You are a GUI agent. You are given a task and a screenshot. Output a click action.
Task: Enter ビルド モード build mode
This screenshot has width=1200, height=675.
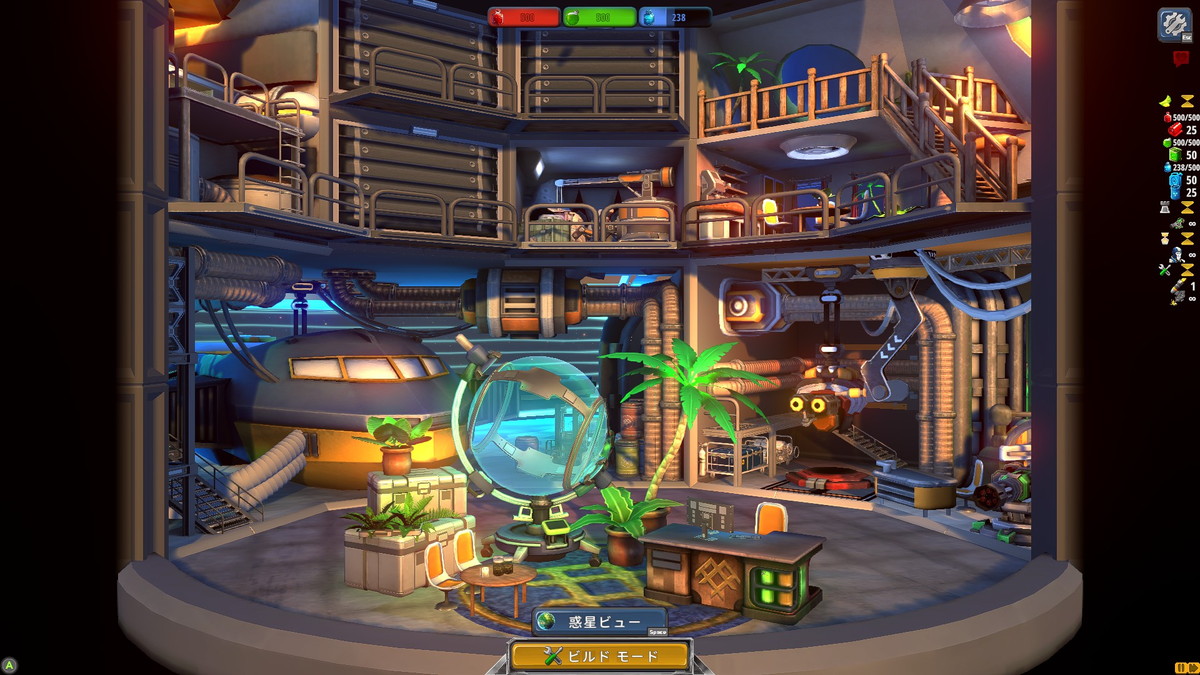(600, 656)
